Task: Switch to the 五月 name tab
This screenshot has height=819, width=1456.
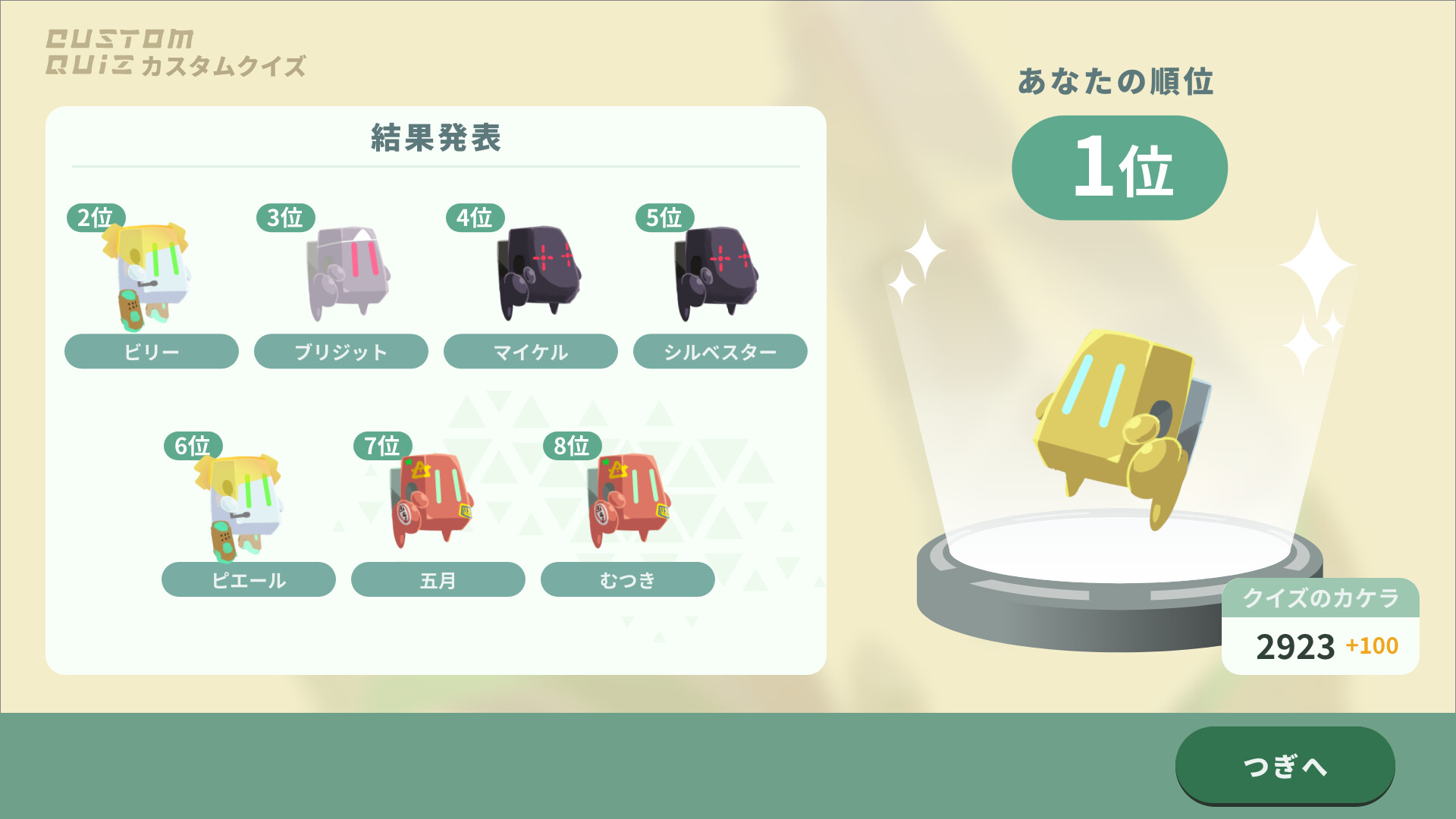Action: [438, 579]
